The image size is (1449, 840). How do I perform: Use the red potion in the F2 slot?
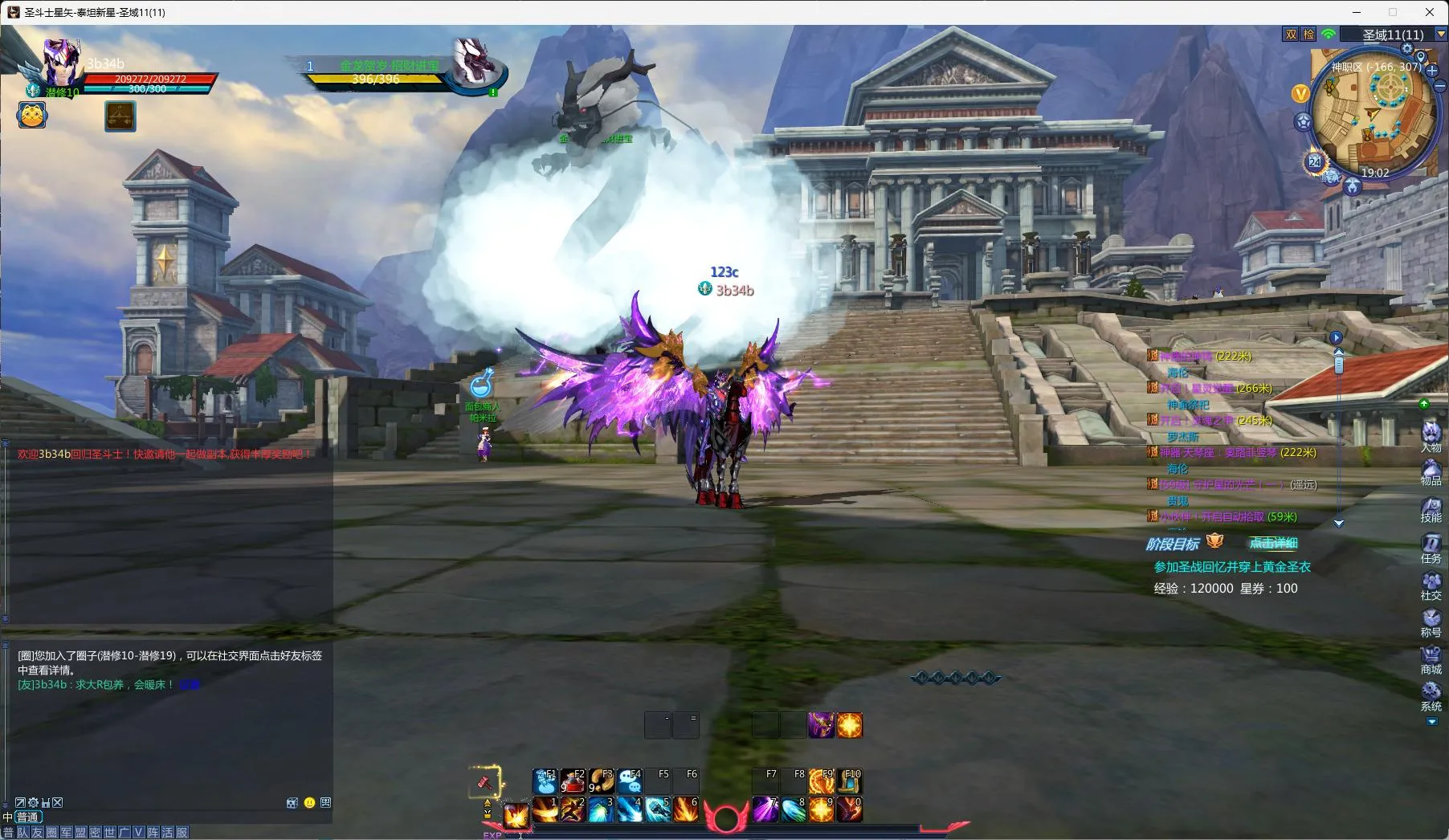pos(572,781)
